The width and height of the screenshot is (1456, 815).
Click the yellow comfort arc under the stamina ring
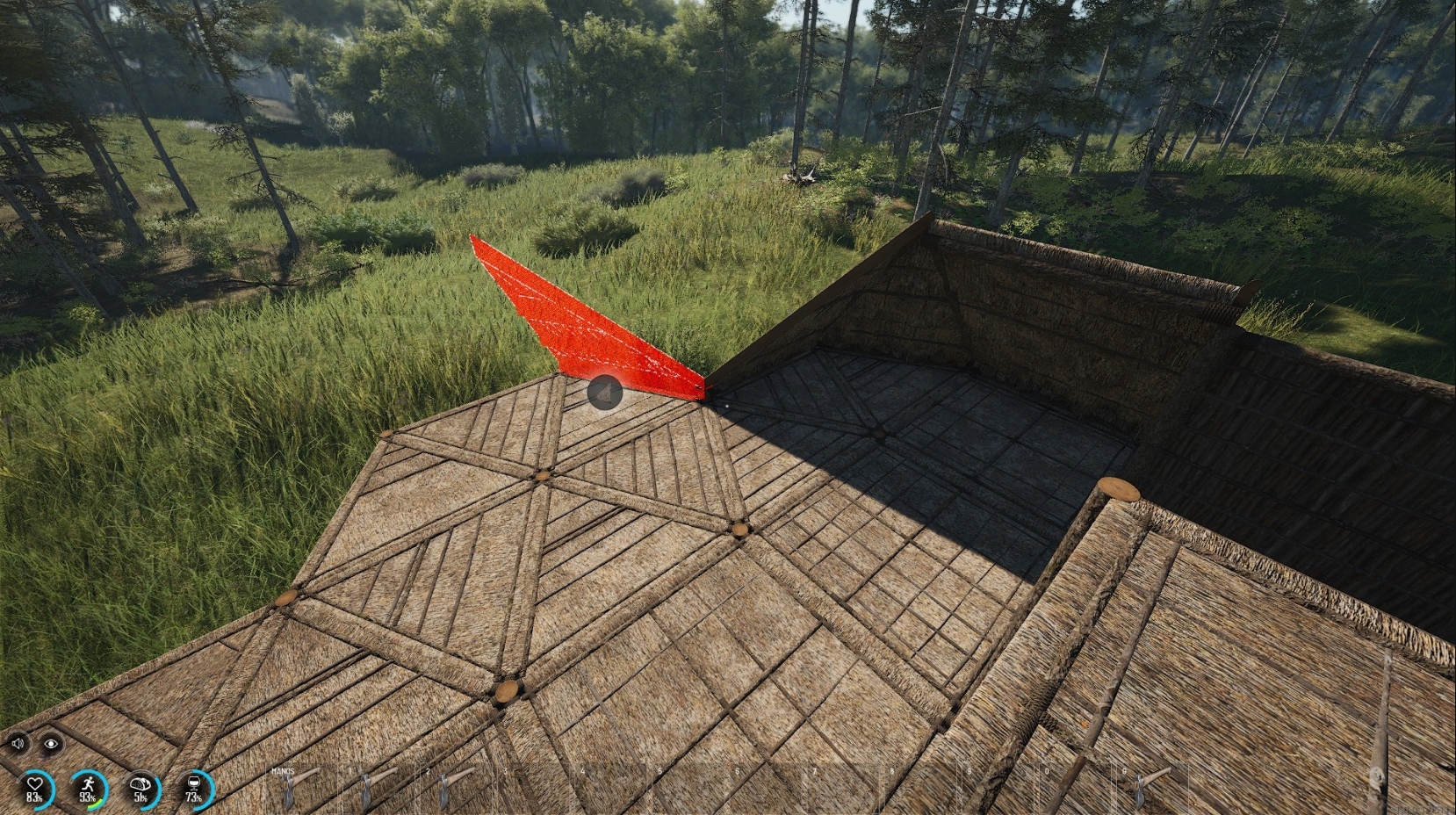point(93,804)
